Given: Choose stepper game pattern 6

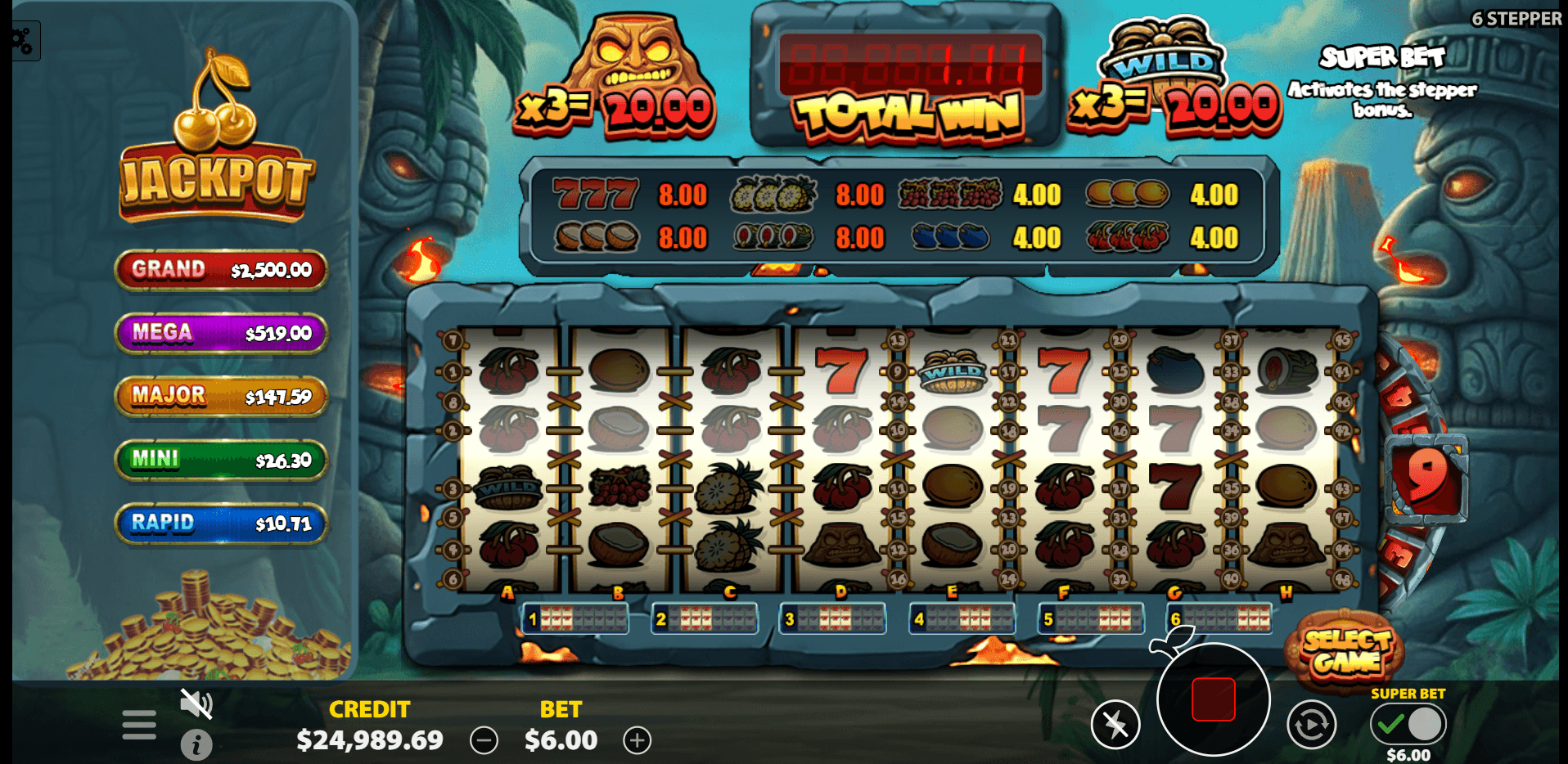Looking at the screenshot, I should click(x=1219, y=619).
